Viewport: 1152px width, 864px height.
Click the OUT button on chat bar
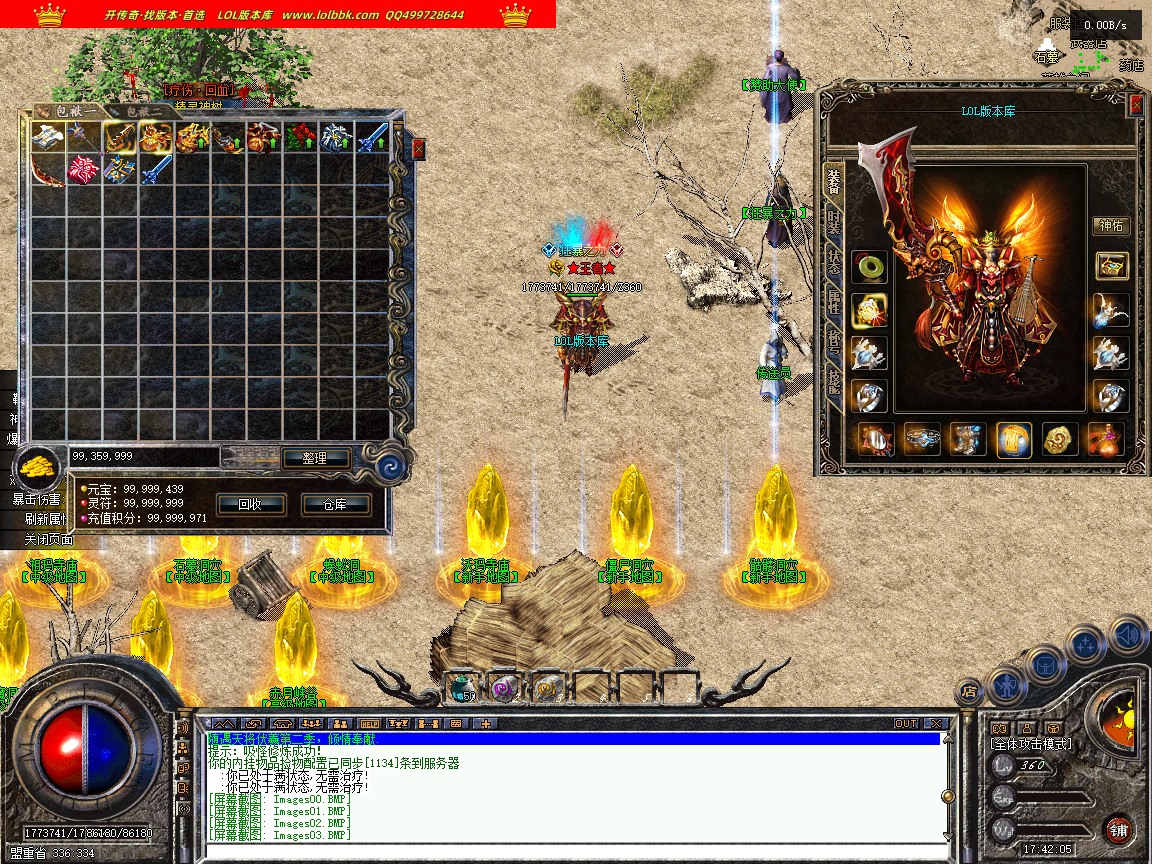[906, 723]
